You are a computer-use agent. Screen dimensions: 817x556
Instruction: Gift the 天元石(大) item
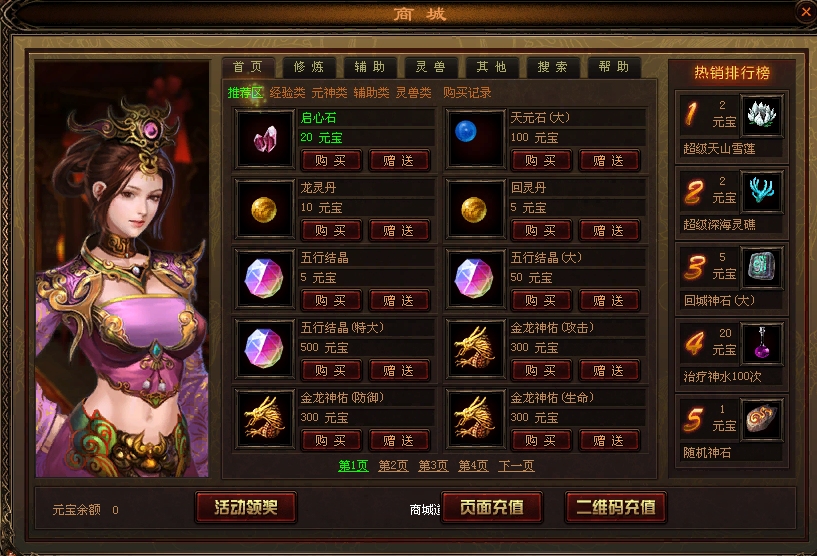[608, 160]
